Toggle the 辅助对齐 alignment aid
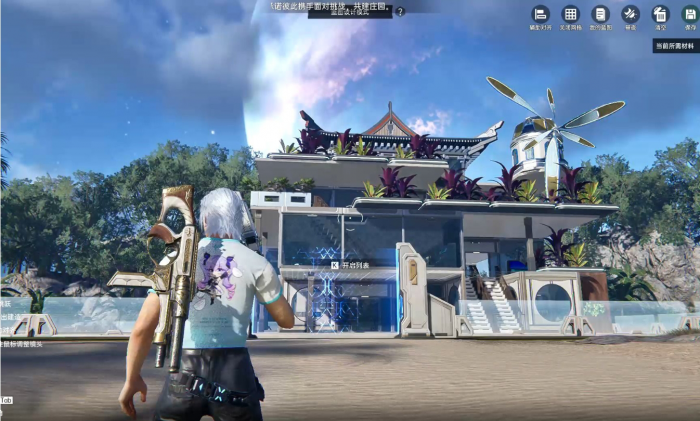700x421 pixels. click(x=540, y=15)
